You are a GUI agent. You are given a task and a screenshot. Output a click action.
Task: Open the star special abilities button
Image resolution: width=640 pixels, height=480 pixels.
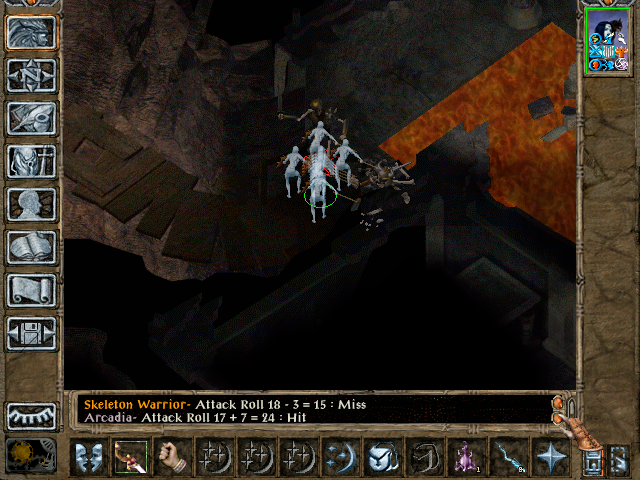point(551,457)
